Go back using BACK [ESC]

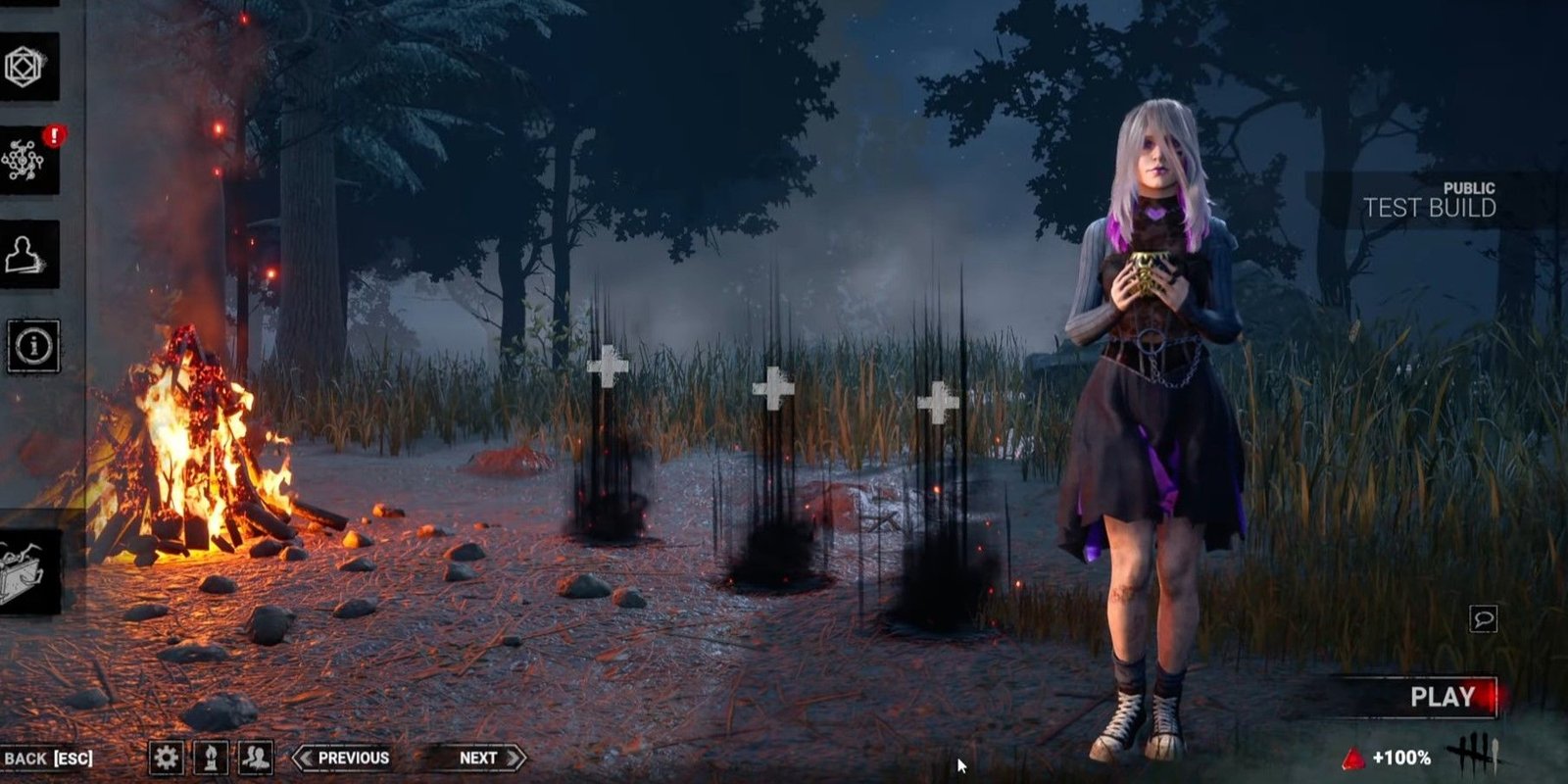51,757
